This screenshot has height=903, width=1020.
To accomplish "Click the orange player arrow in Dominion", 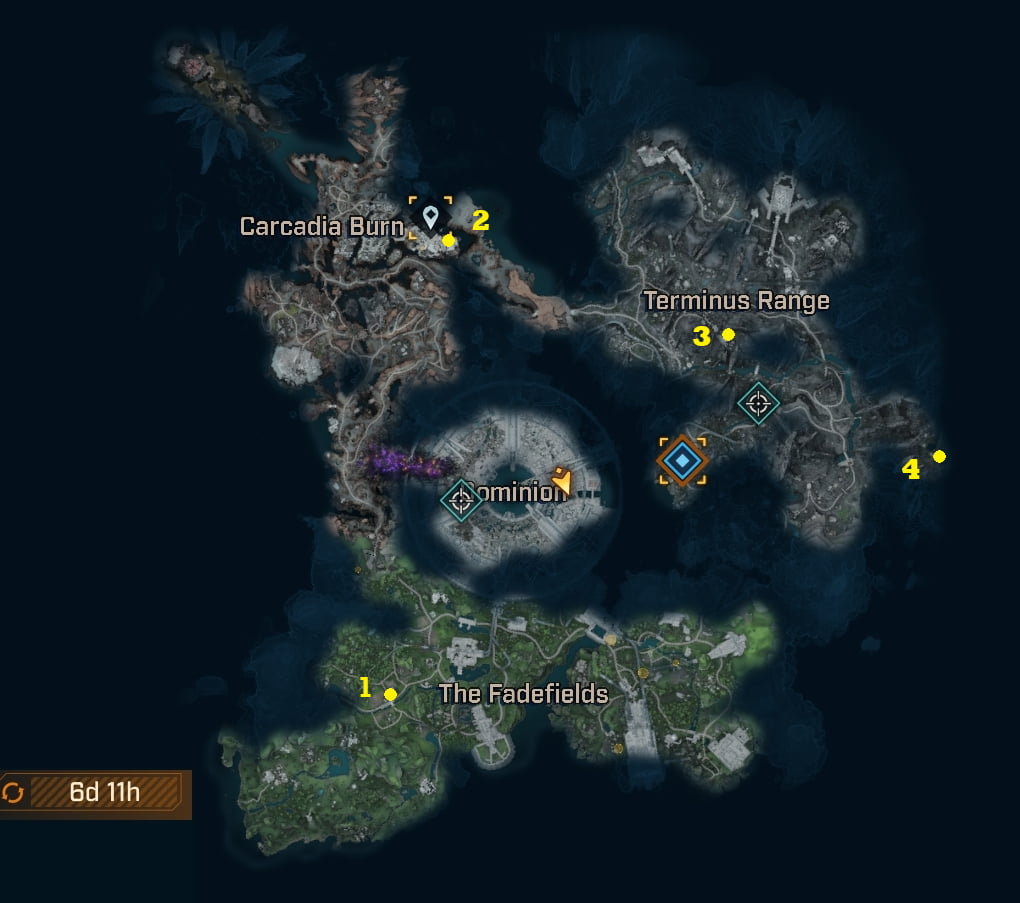I will 562,484.
